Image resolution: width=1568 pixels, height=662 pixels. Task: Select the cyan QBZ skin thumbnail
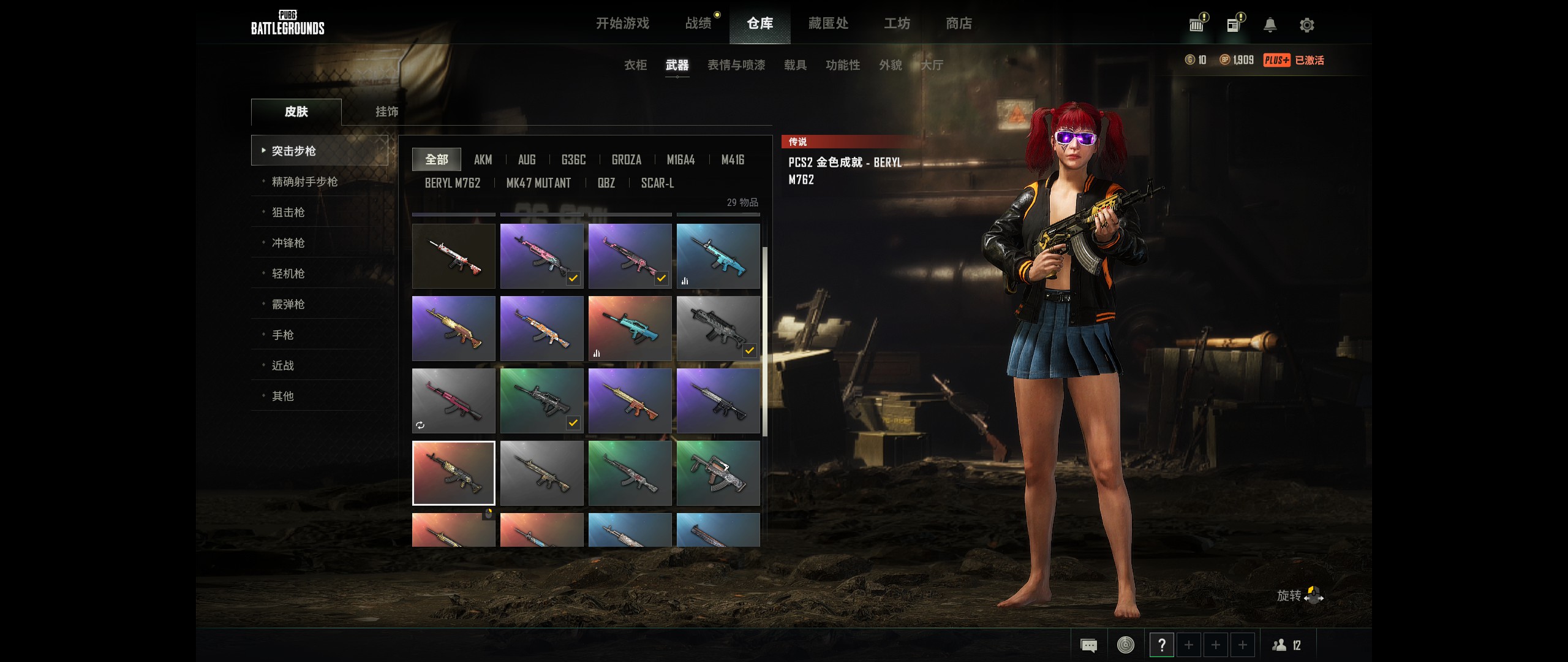pyautogui.click(x=630, y=329)
